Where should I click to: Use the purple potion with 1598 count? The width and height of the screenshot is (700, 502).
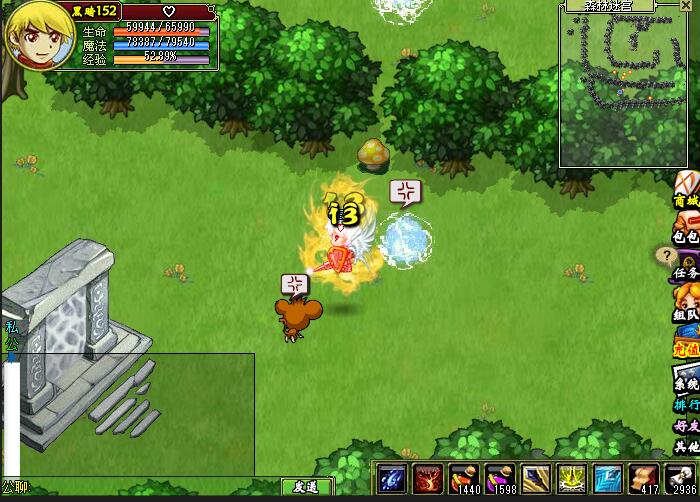[499, 478]
